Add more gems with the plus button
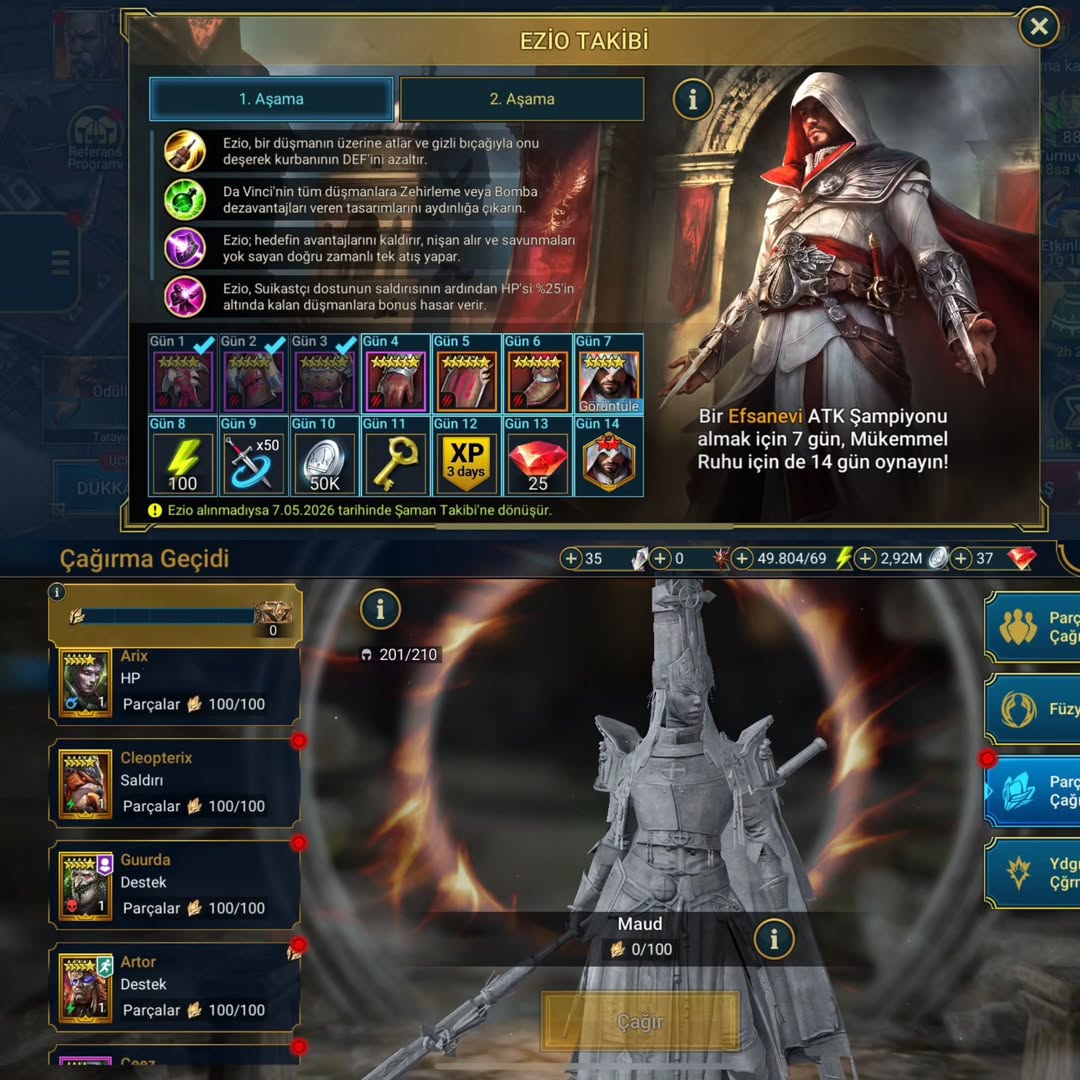This screenshot has width=1080, height=1080. click(x=961, y=558)
